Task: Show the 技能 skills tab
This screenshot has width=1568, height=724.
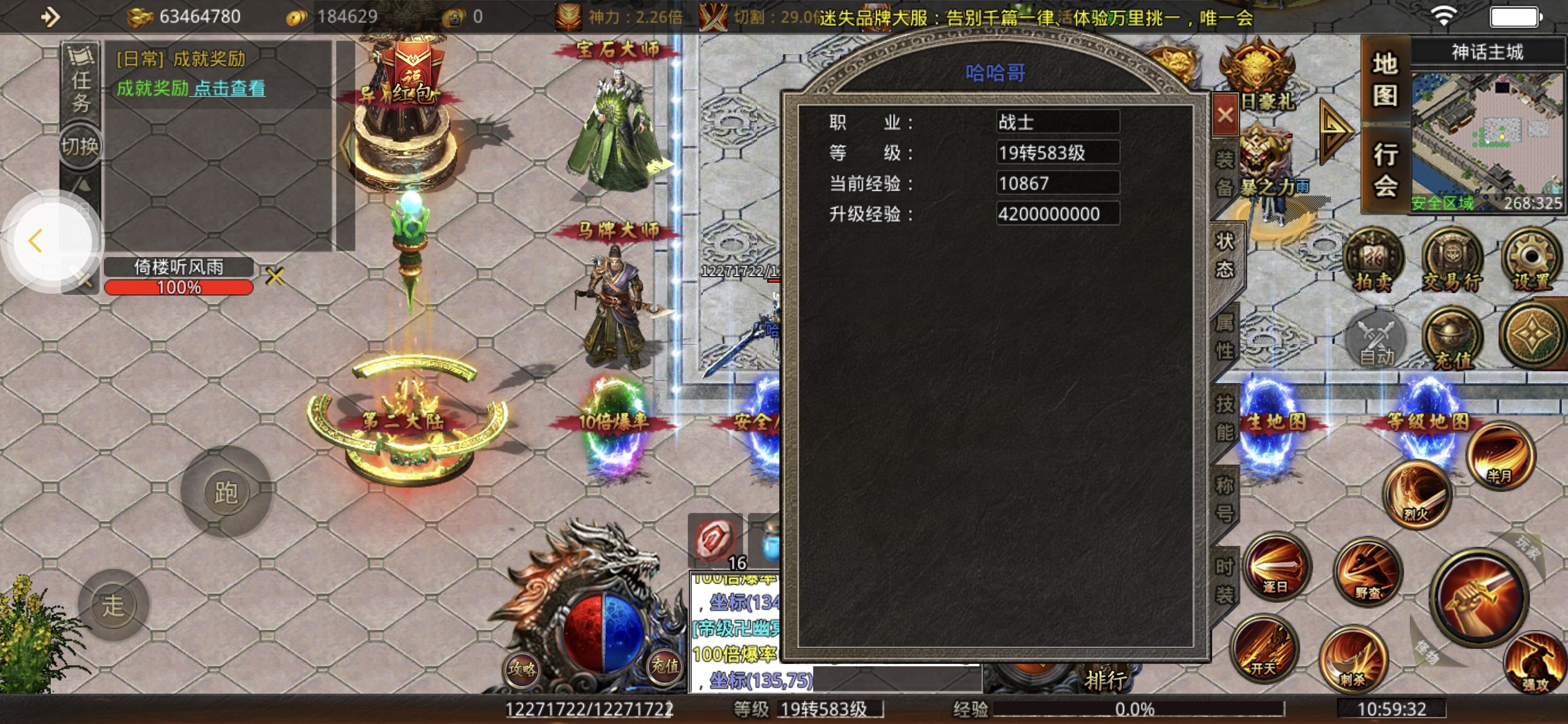Action: pos(1224,417)
